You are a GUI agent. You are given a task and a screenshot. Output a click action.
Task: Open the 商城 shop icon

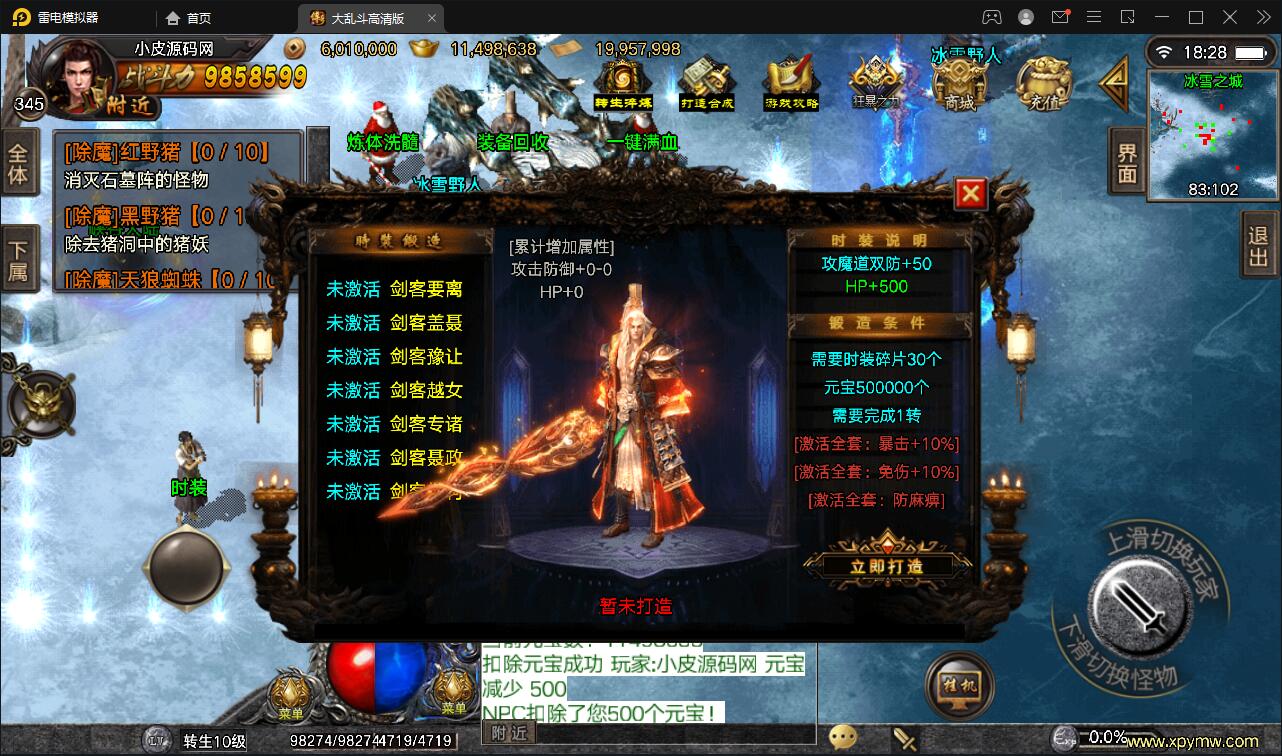click(x=958, y=80)
